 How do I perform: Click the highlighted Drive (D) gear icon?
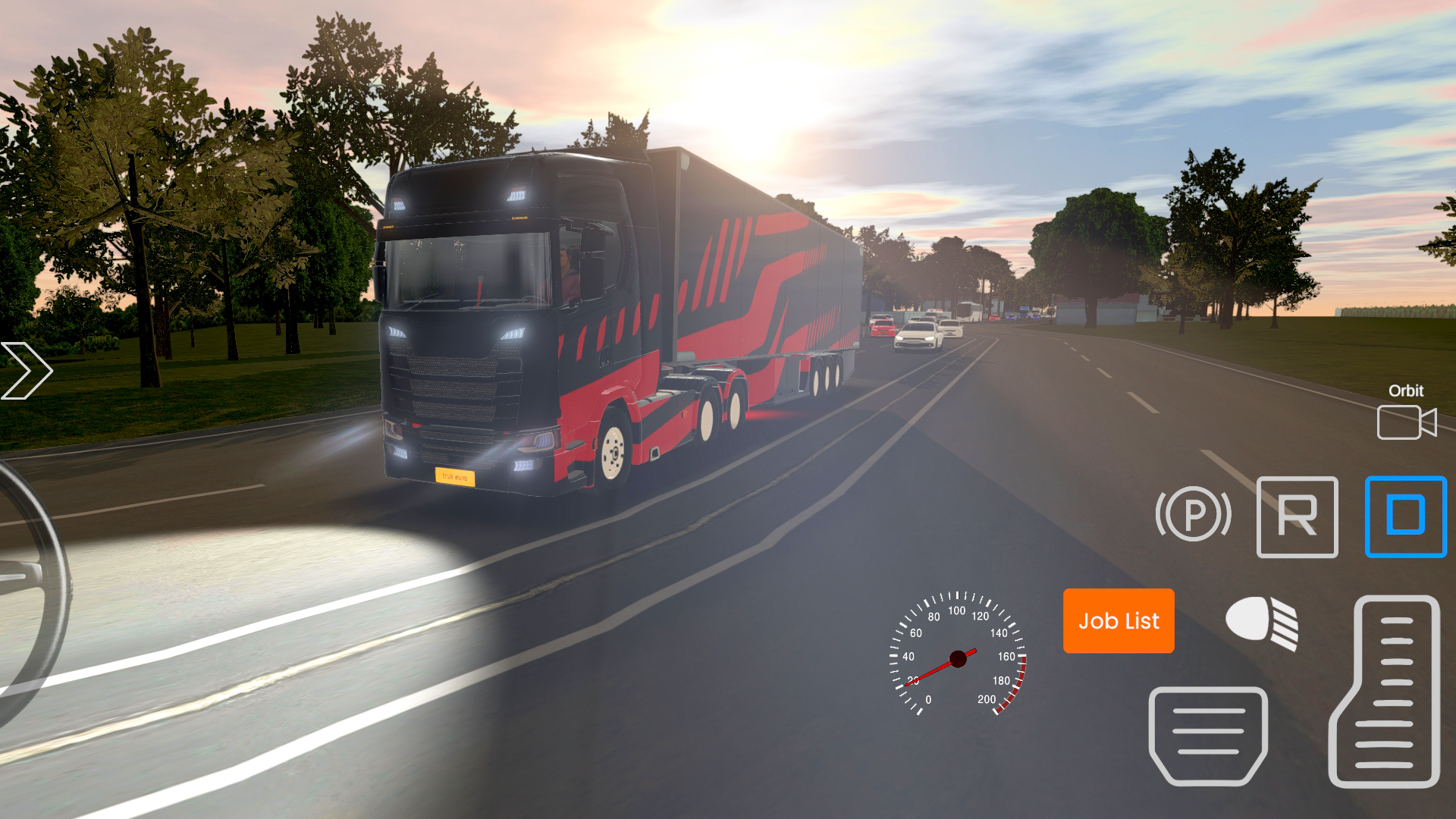tap(1407, 516)
